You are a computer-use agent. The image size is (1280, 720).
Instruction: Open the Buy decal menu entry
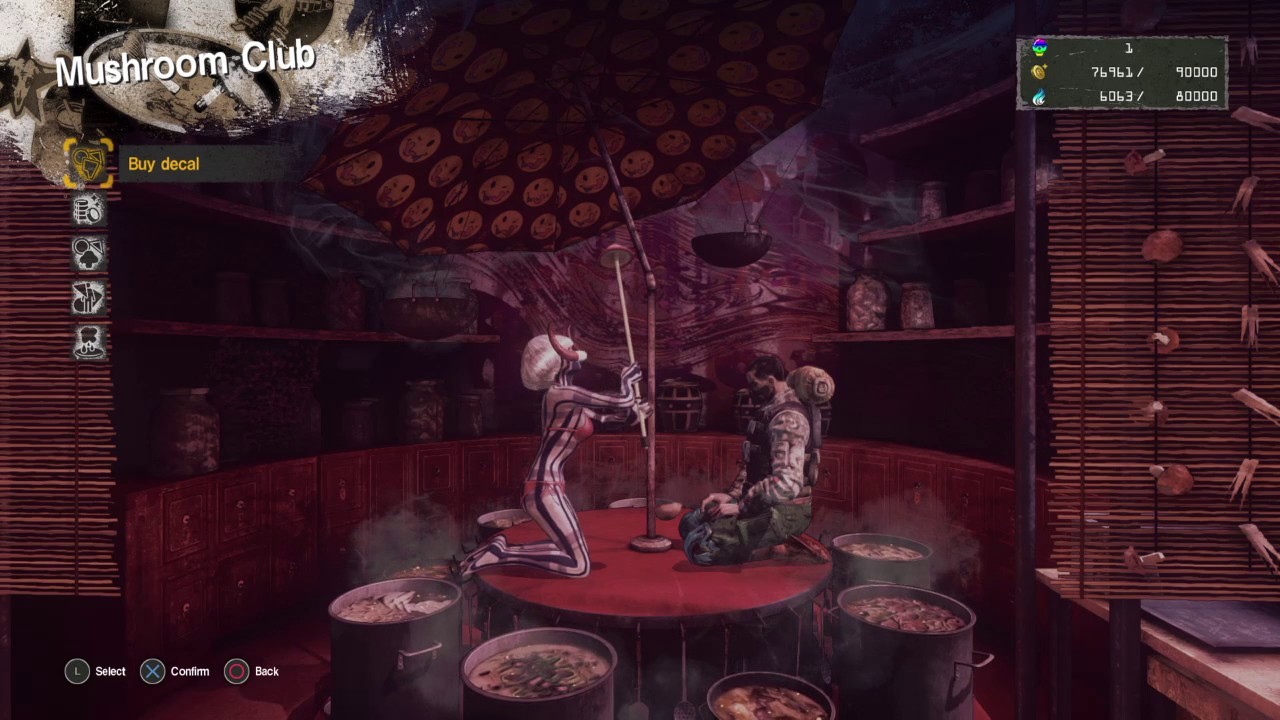tap(163, 164)
